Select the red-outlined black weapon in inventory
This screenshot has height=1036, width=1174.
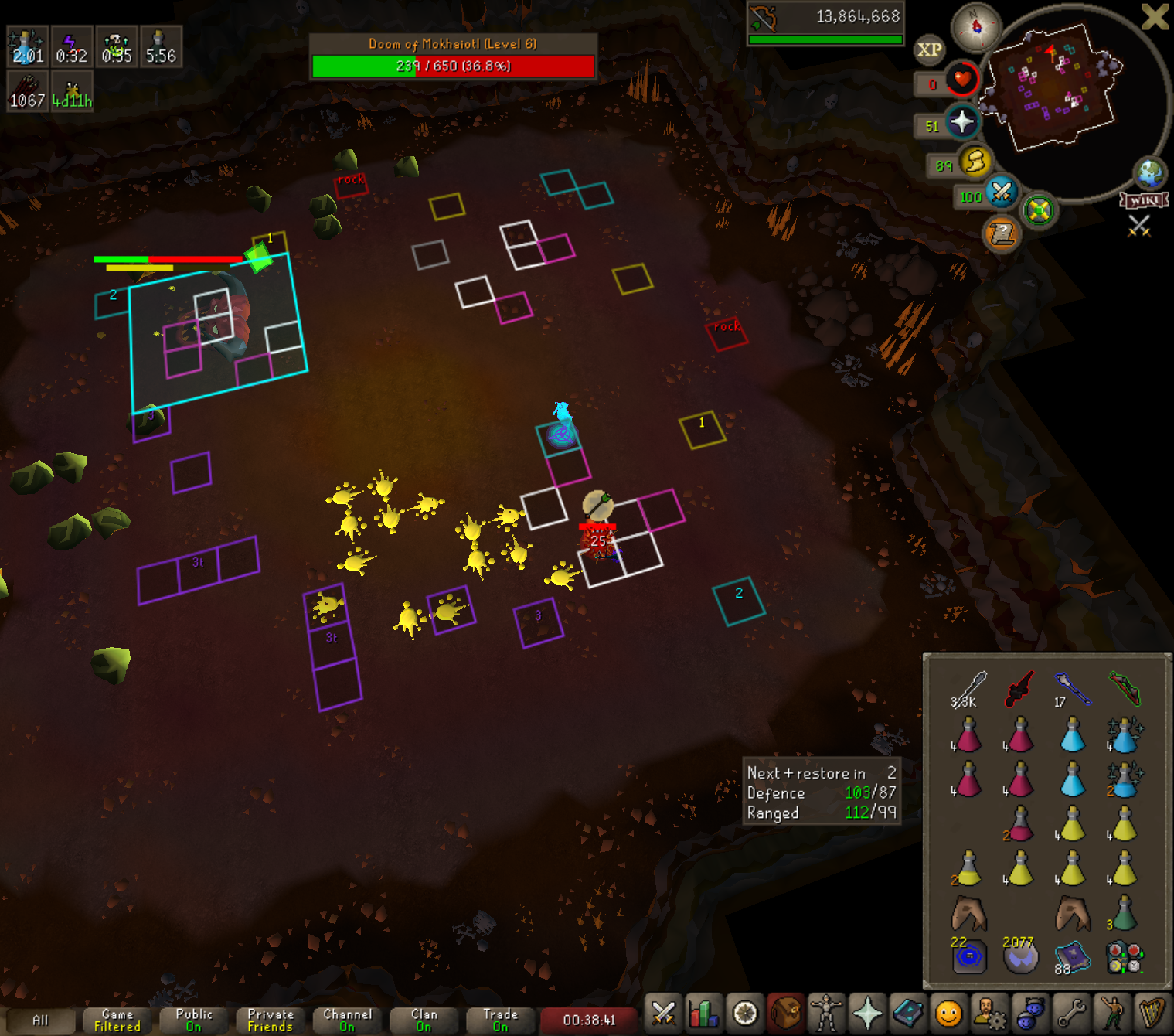(1019, 688)
